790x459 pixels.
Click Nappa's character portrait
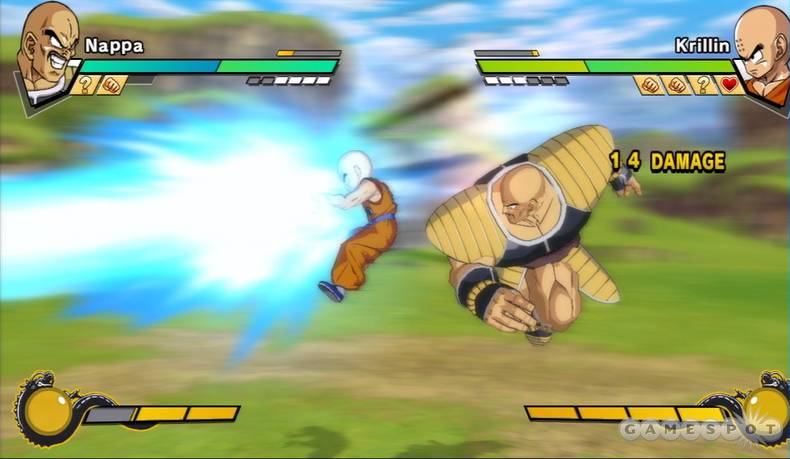[x=45, y=50]
